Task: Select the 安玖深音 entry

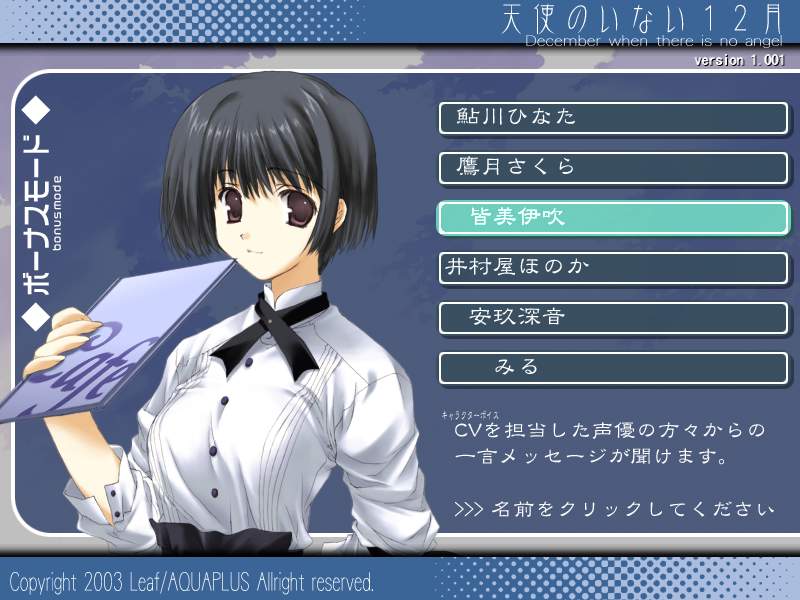Action: point(613,318)
